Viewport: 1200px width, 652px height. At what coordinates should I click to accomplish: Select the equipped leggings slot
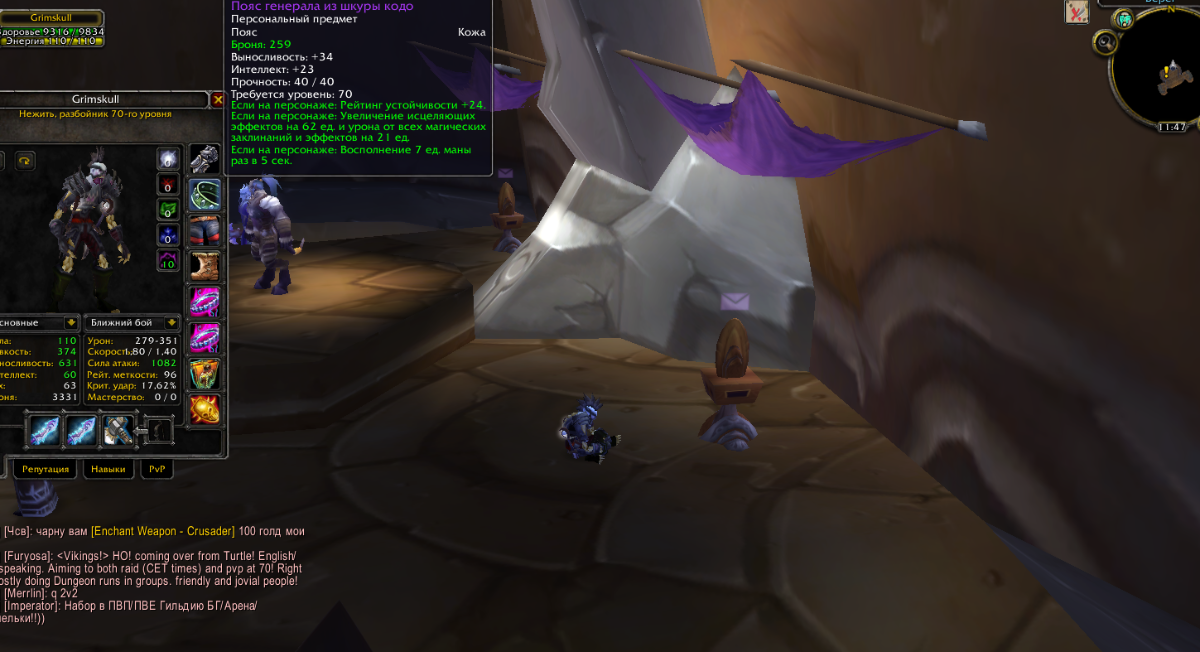[x=204, y=230]
